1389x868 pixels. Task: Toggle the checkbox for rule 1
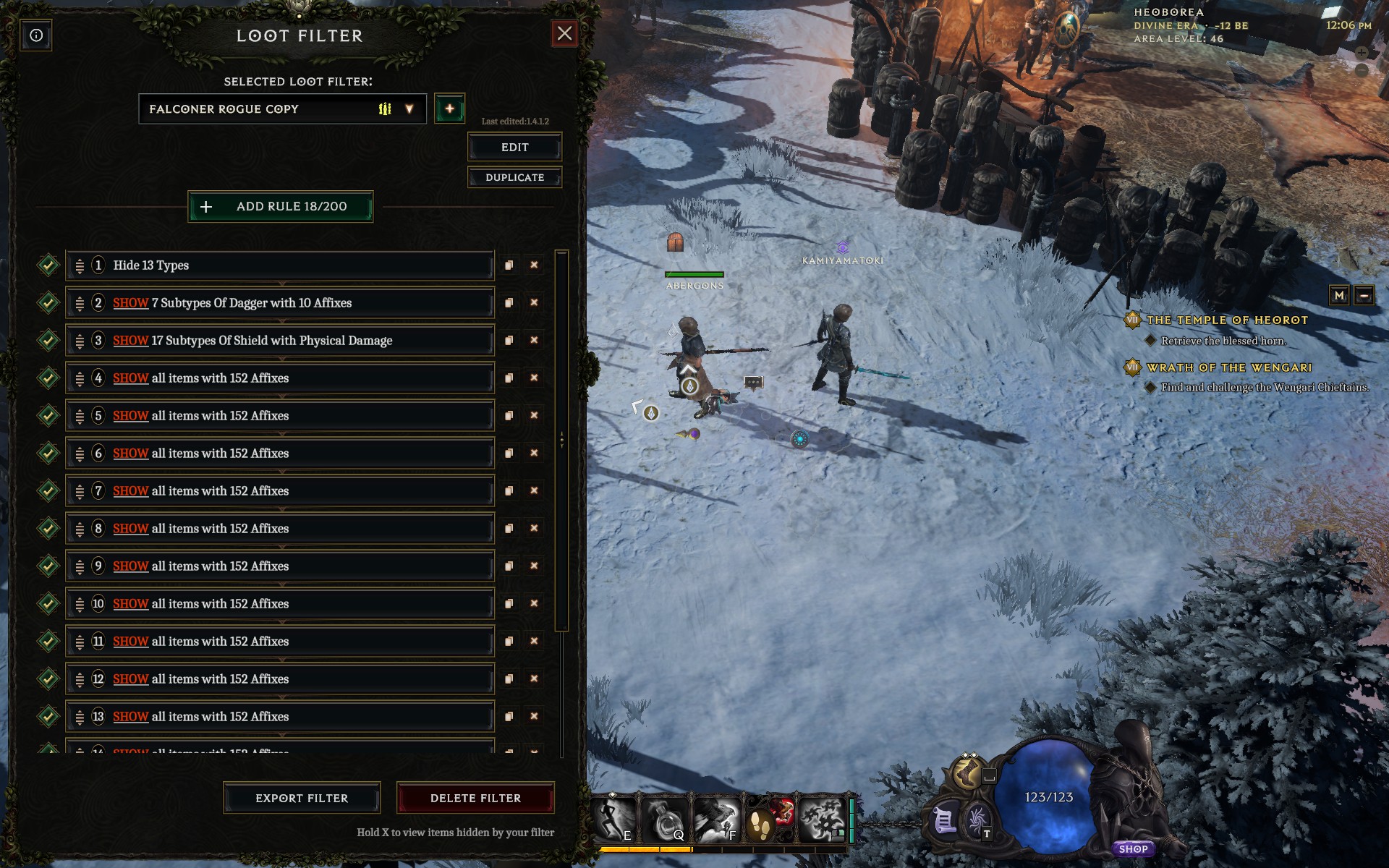tap(48, 265)
